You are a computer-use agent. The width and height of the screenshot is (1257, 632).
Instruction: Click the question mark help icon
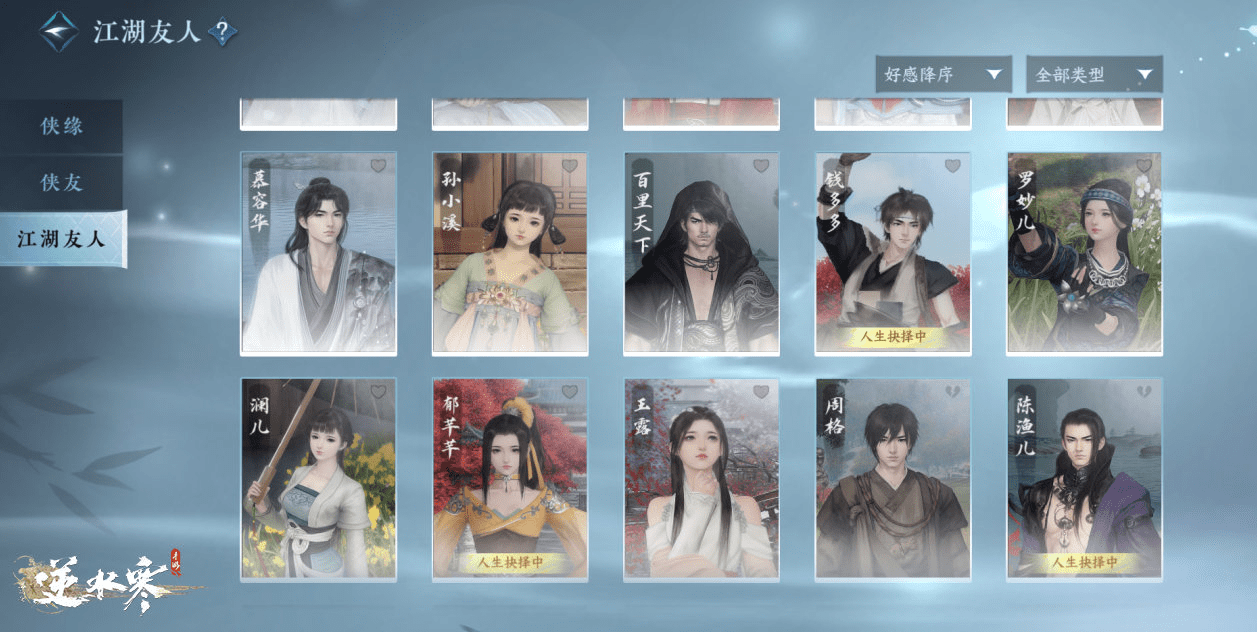pos(222,33)
